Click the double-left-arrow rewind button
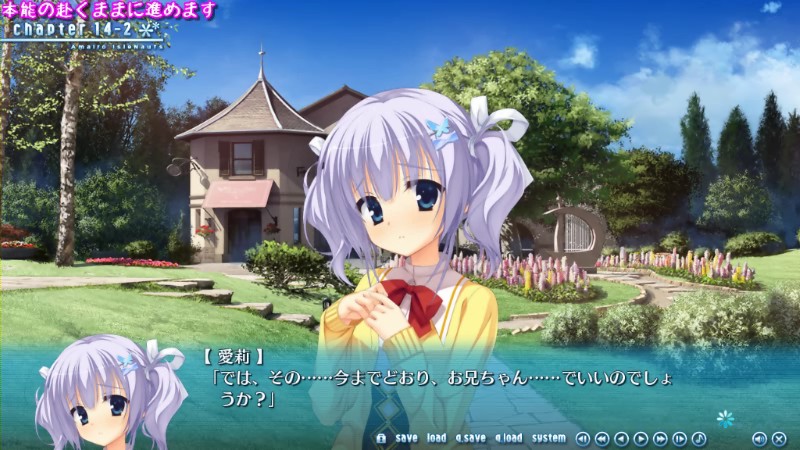Viewport: 800px width, 450px height. (602, 438)
